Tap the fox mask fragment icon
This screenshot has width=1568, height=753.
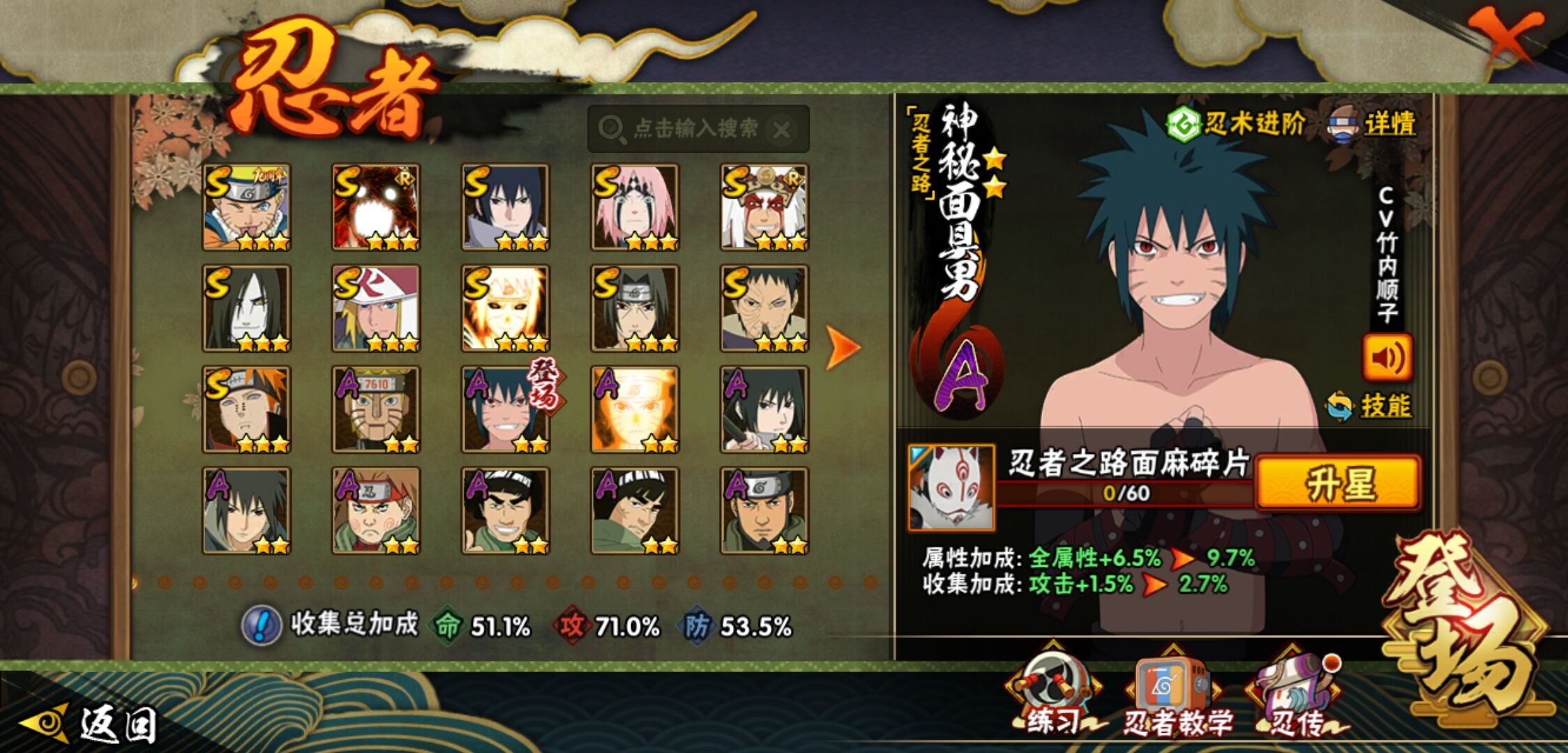coord(951,487)
